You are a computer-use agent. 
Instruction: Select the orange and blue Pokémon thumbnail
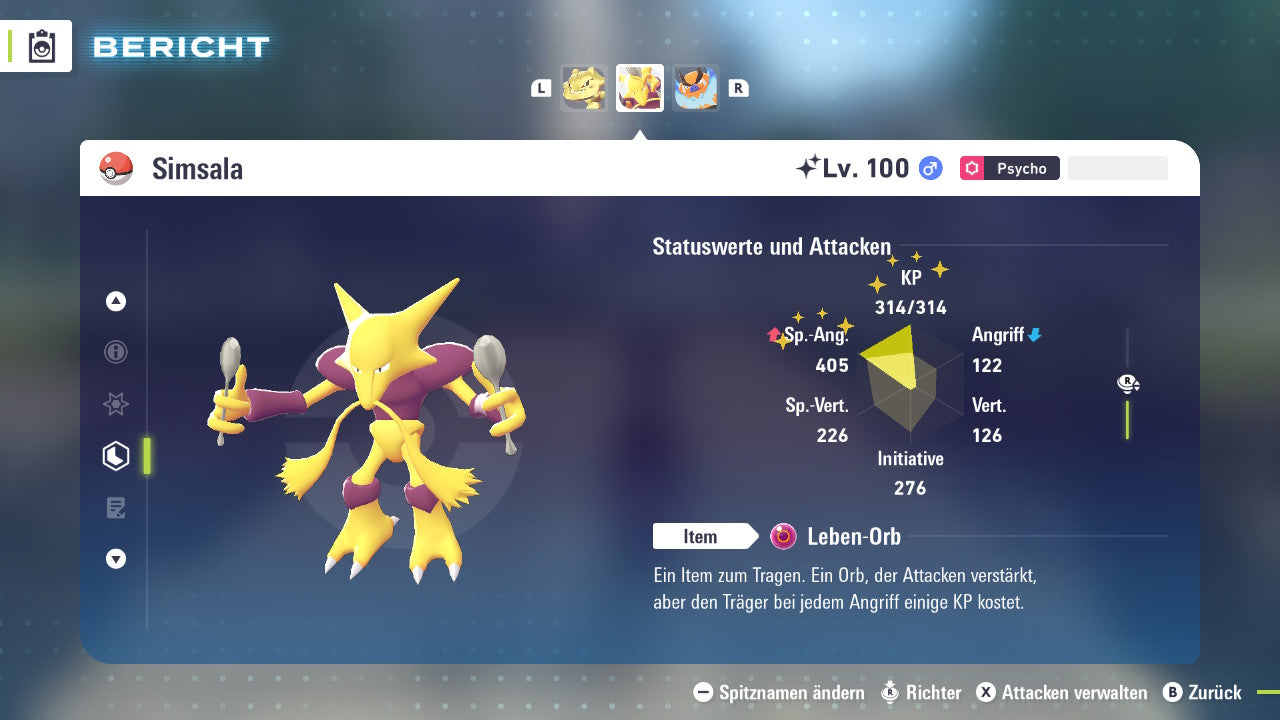tap(696, 88)
